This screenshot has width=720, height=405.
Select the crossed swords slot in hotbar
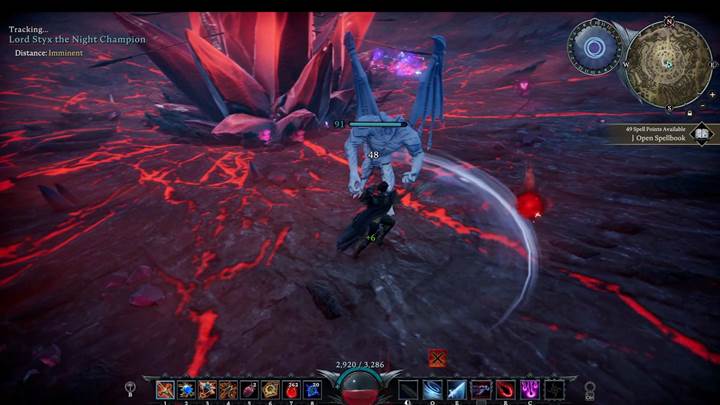165,390
